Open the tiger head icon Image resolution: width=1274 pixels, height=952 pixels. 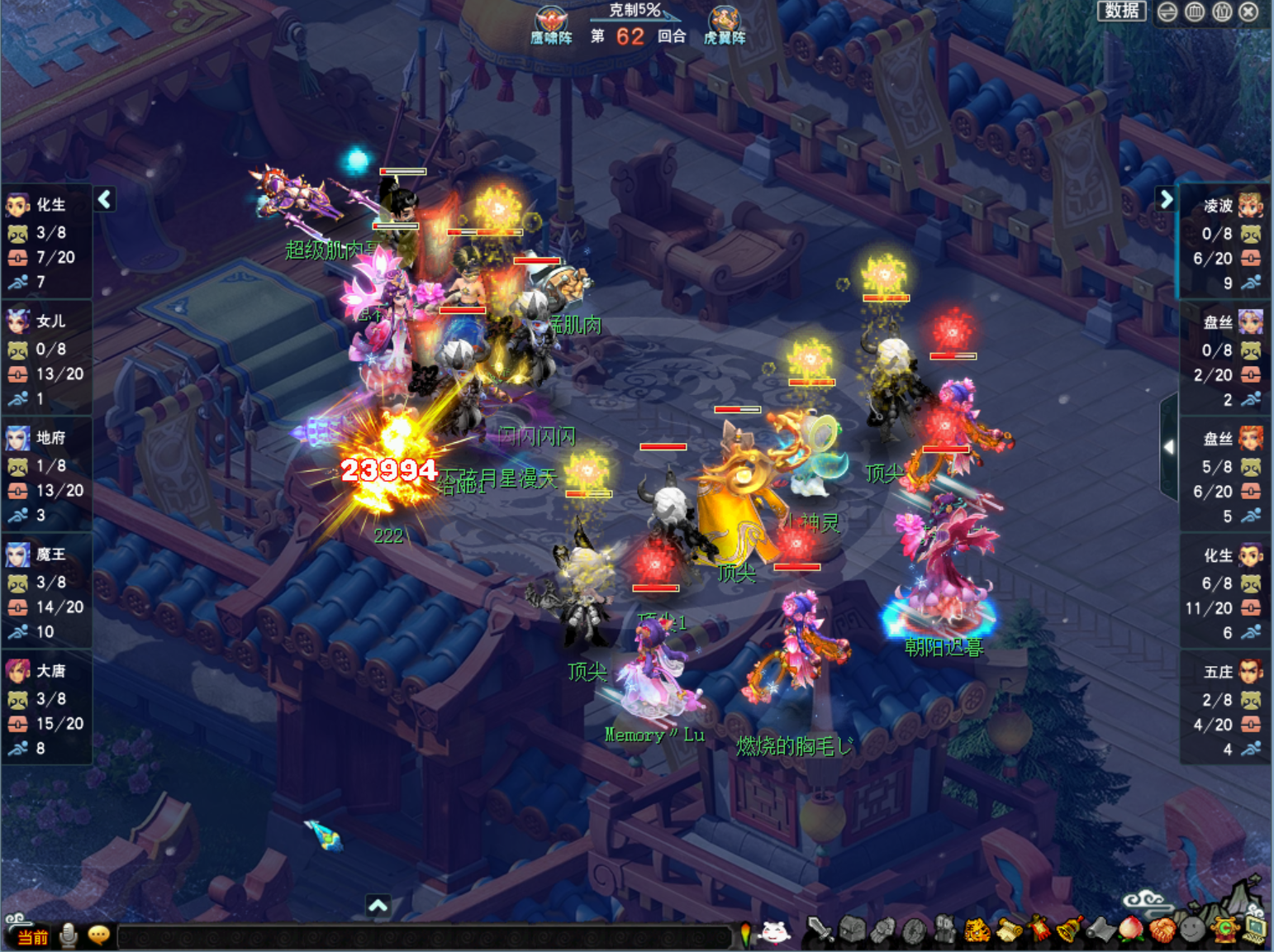point(977,931)
